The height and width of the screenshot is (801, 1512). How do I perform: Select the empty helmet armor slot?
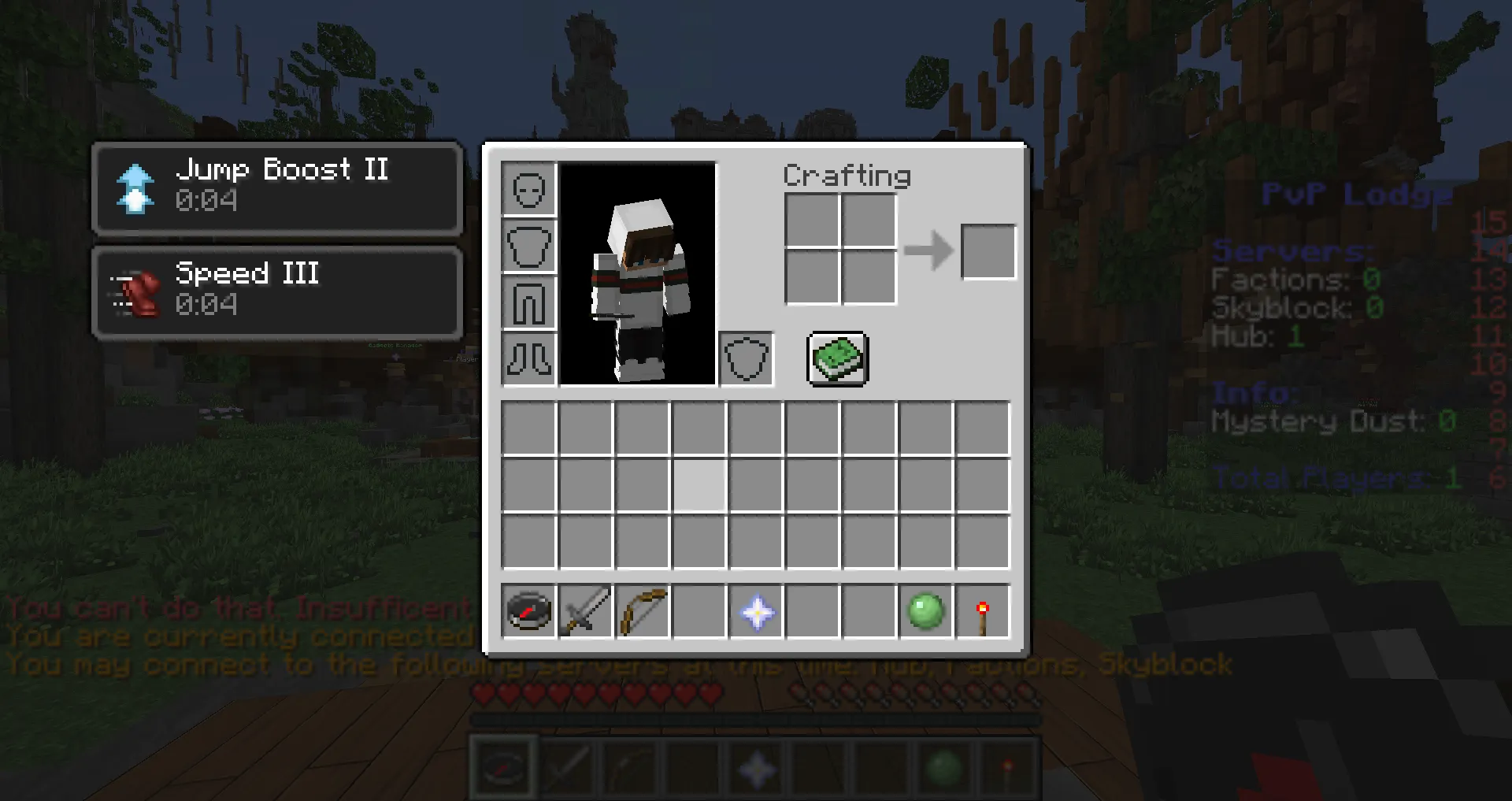(x=529, y=190)
